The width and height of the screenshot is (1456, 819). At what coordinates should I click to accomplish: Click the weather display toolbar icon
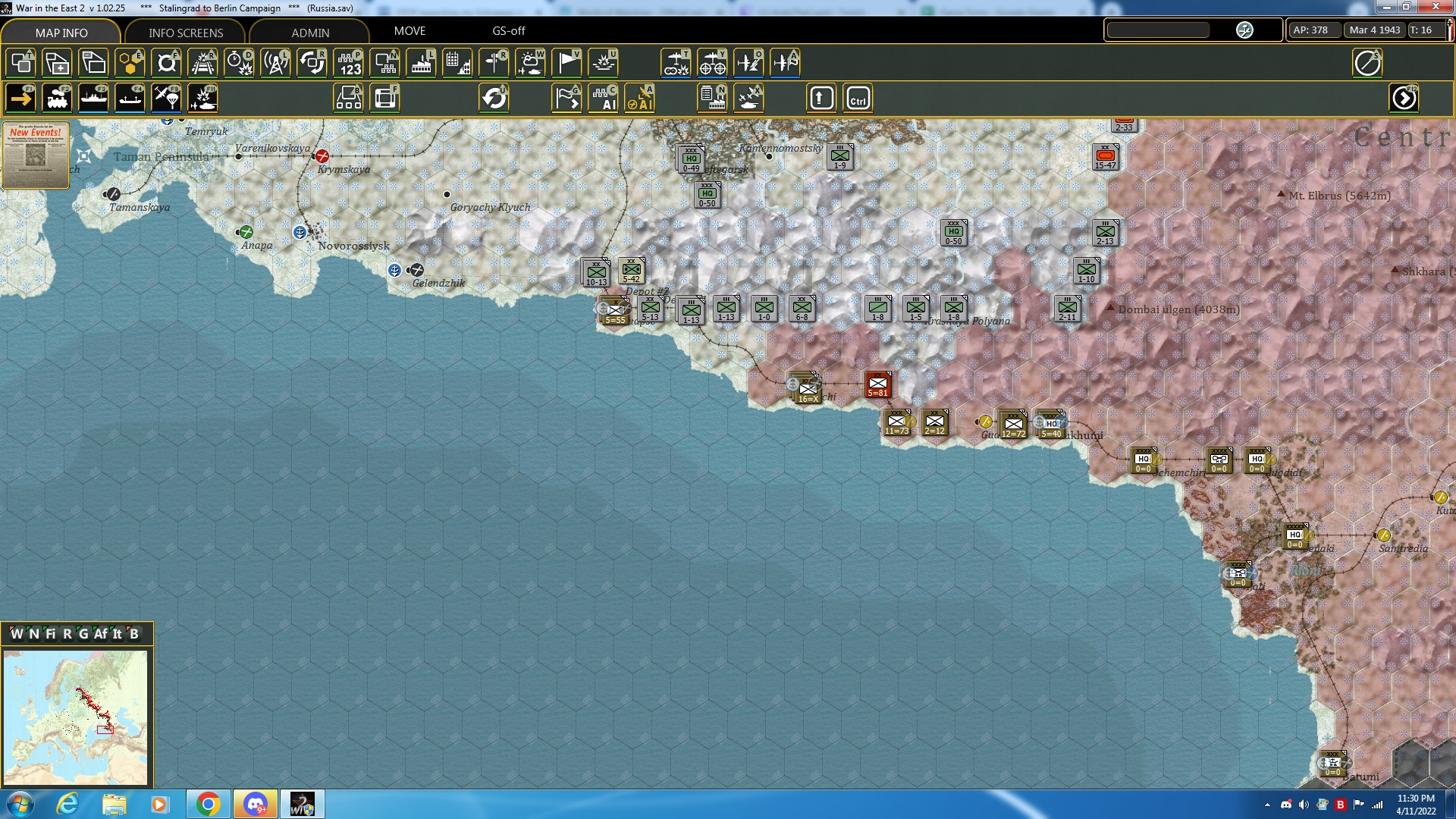tap(530, 63)
